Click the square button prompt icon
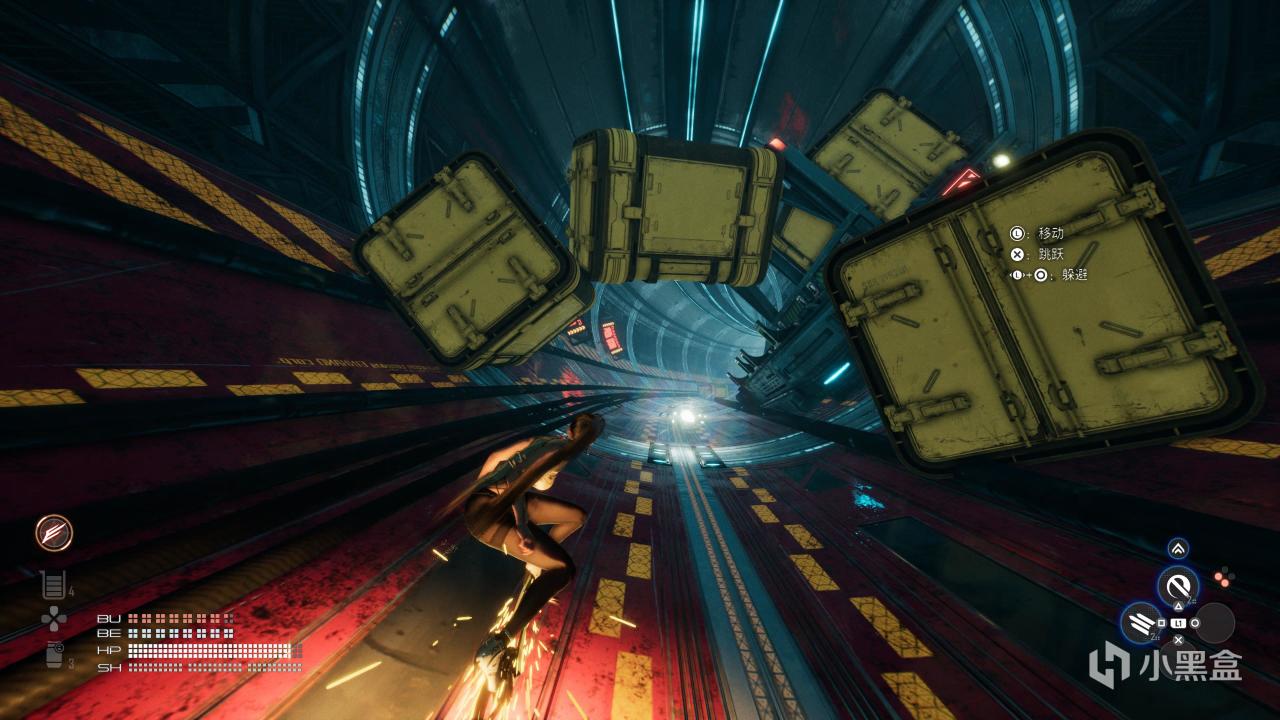The image size is (1280, 720). (1161, 623)
